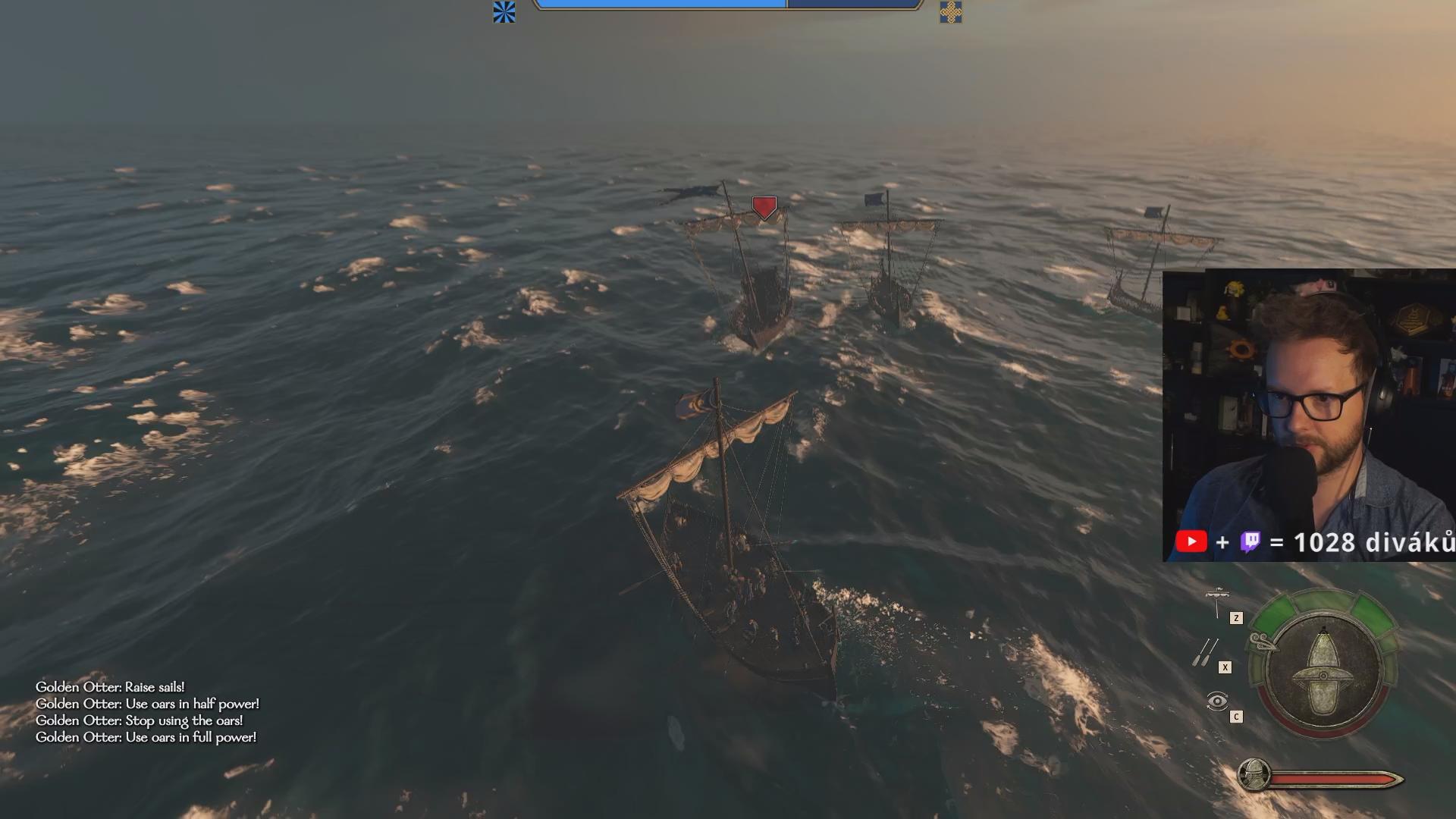Select the crossed oars icon
The height and width of the screenshot is (819, 1456).
coord(1204,652)
